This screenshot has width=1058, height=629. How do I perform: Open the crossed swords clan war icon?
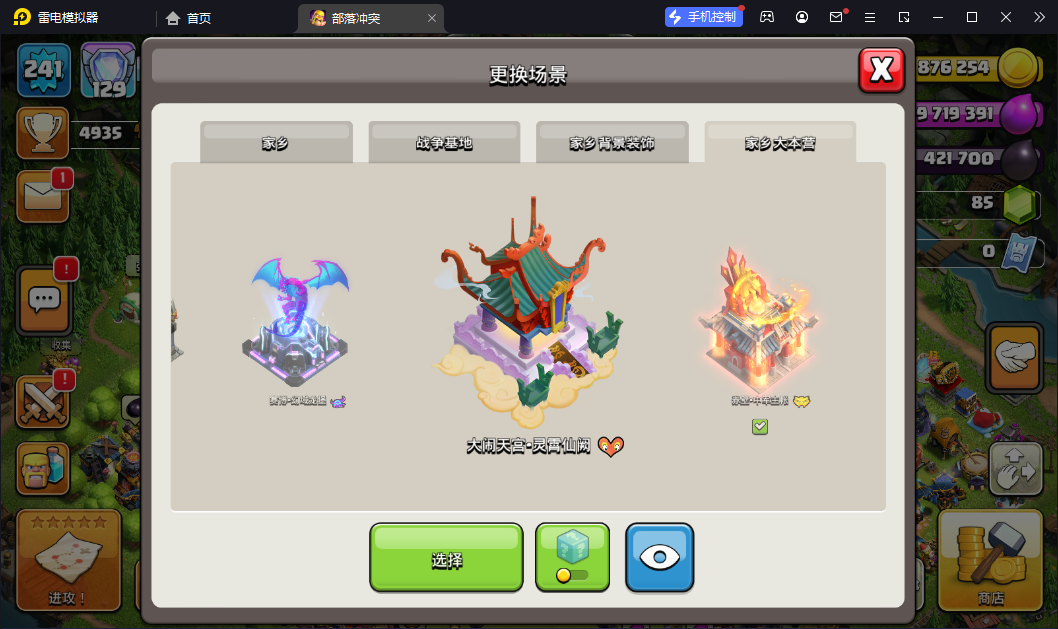(43, 400)
